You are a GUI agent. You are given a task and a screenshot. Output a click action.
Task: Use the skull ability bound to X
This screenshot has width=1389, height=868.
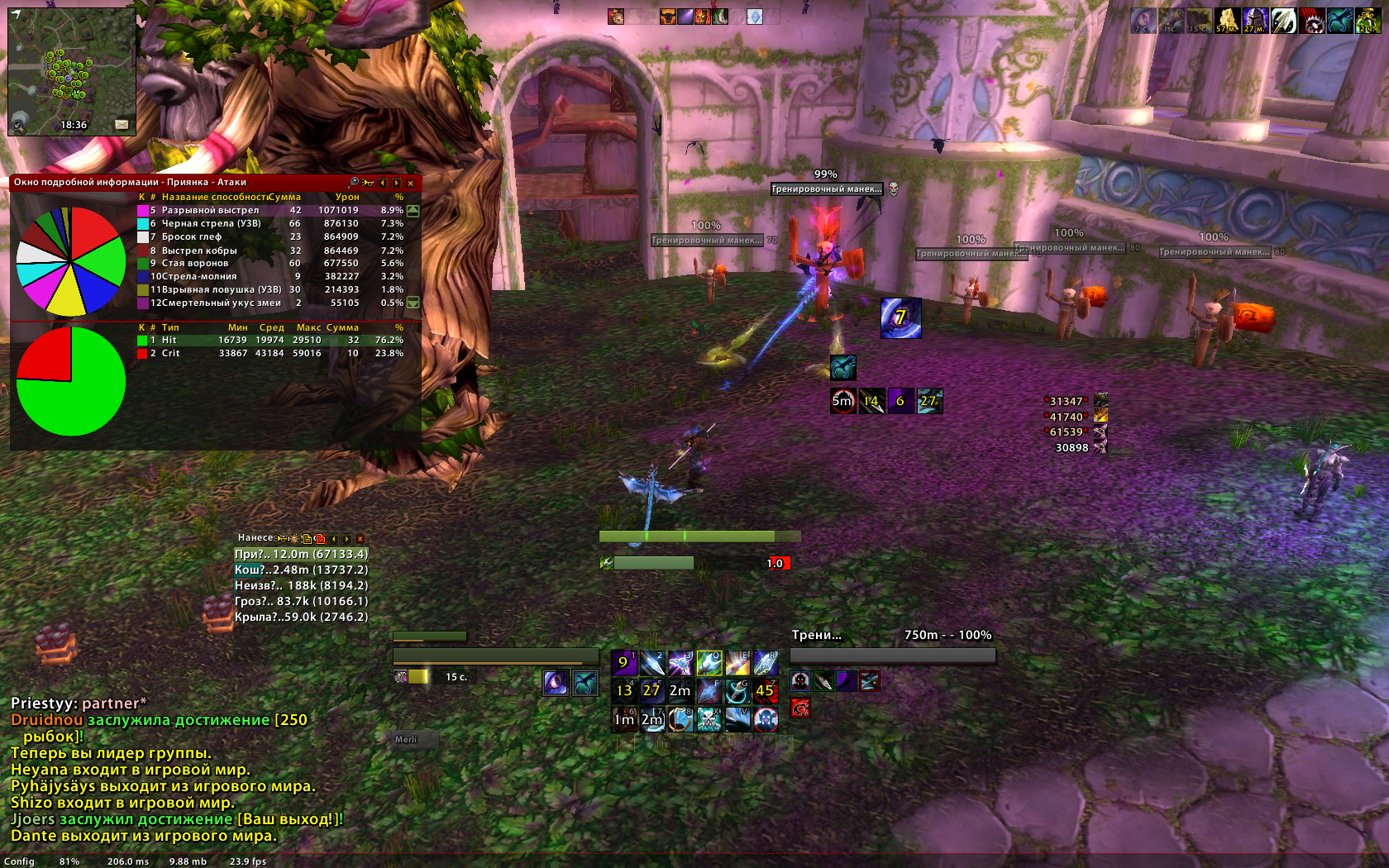coord(709,719)
